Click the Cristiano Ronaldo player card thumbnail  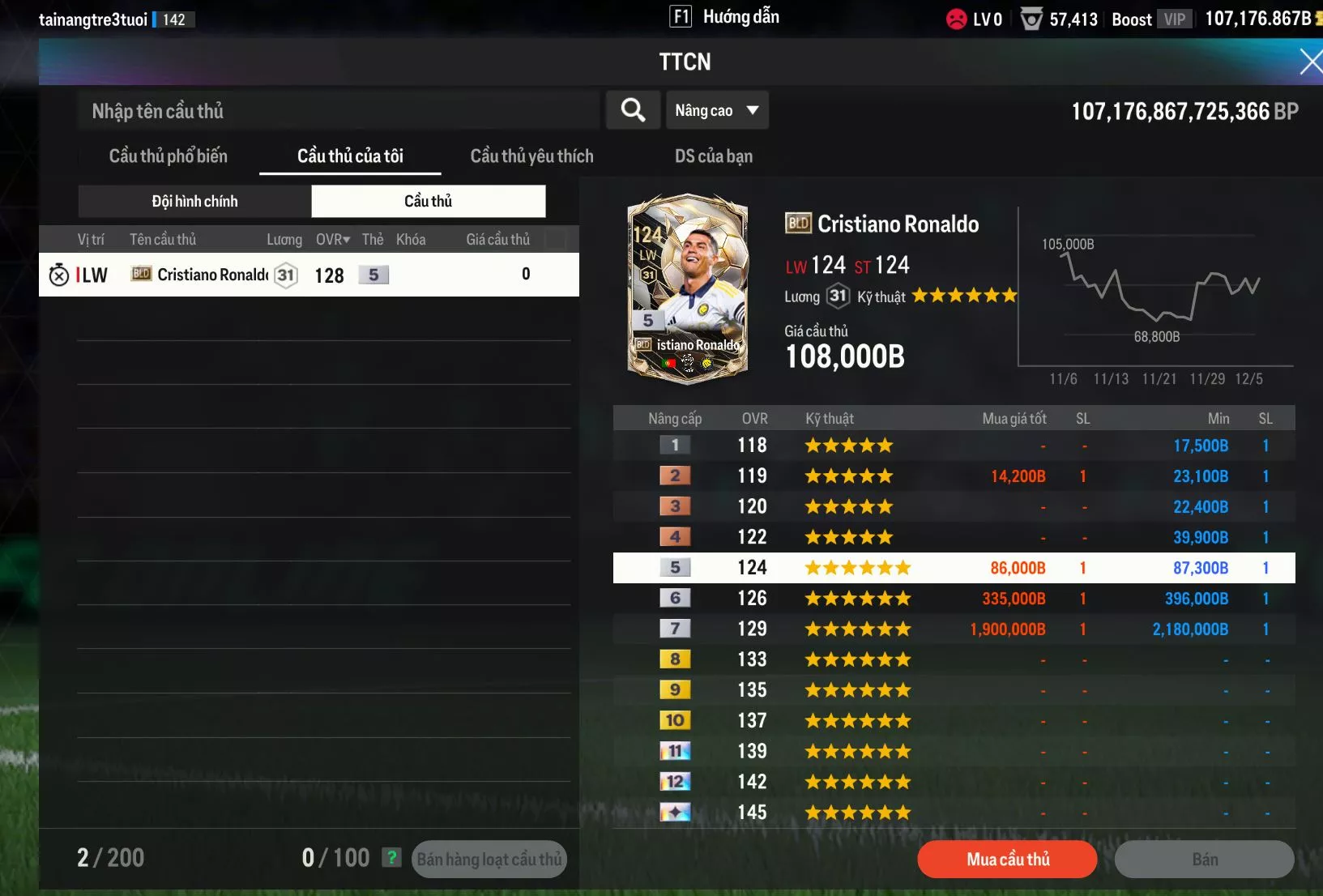[687, 288]
